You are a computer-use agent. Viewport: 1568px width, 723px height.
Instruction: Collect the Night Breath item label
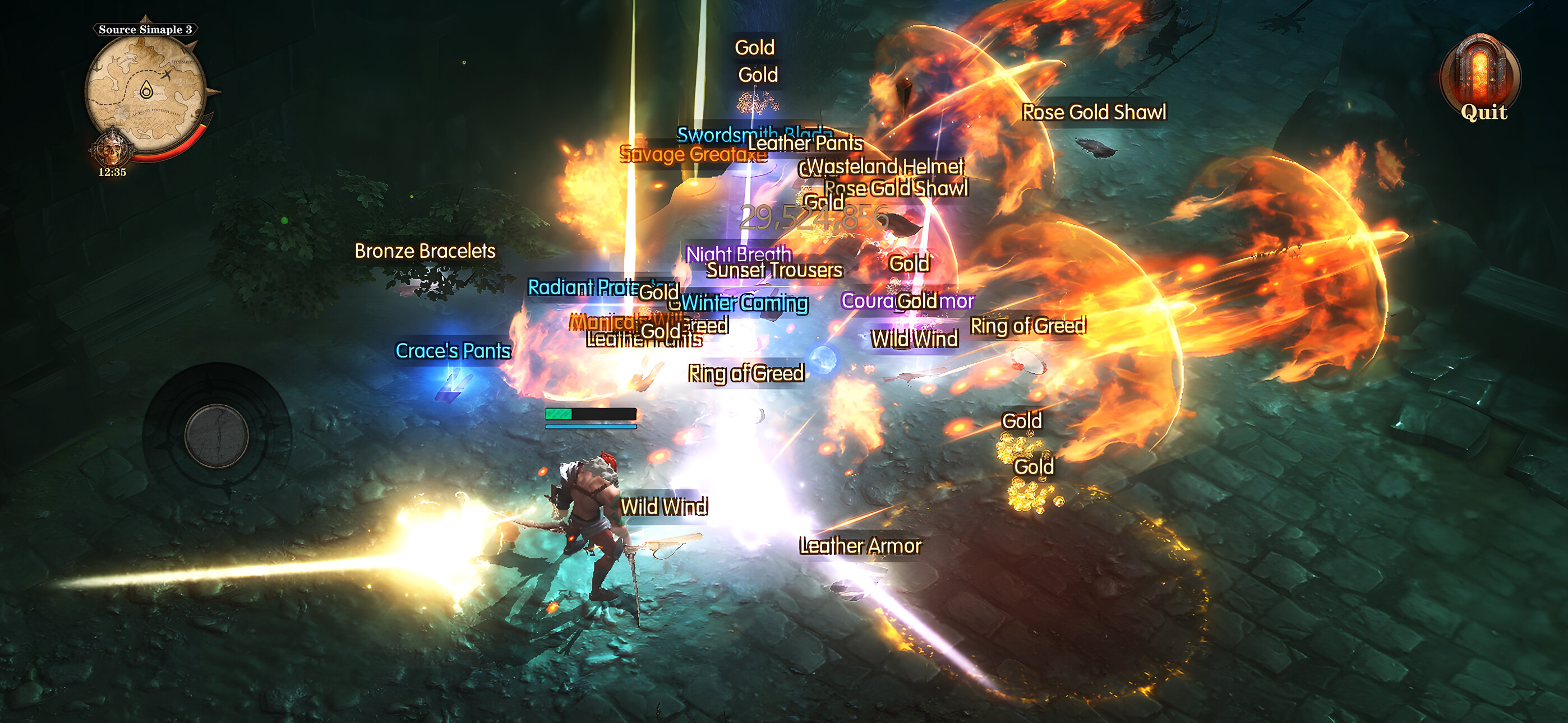pos(738,252)
